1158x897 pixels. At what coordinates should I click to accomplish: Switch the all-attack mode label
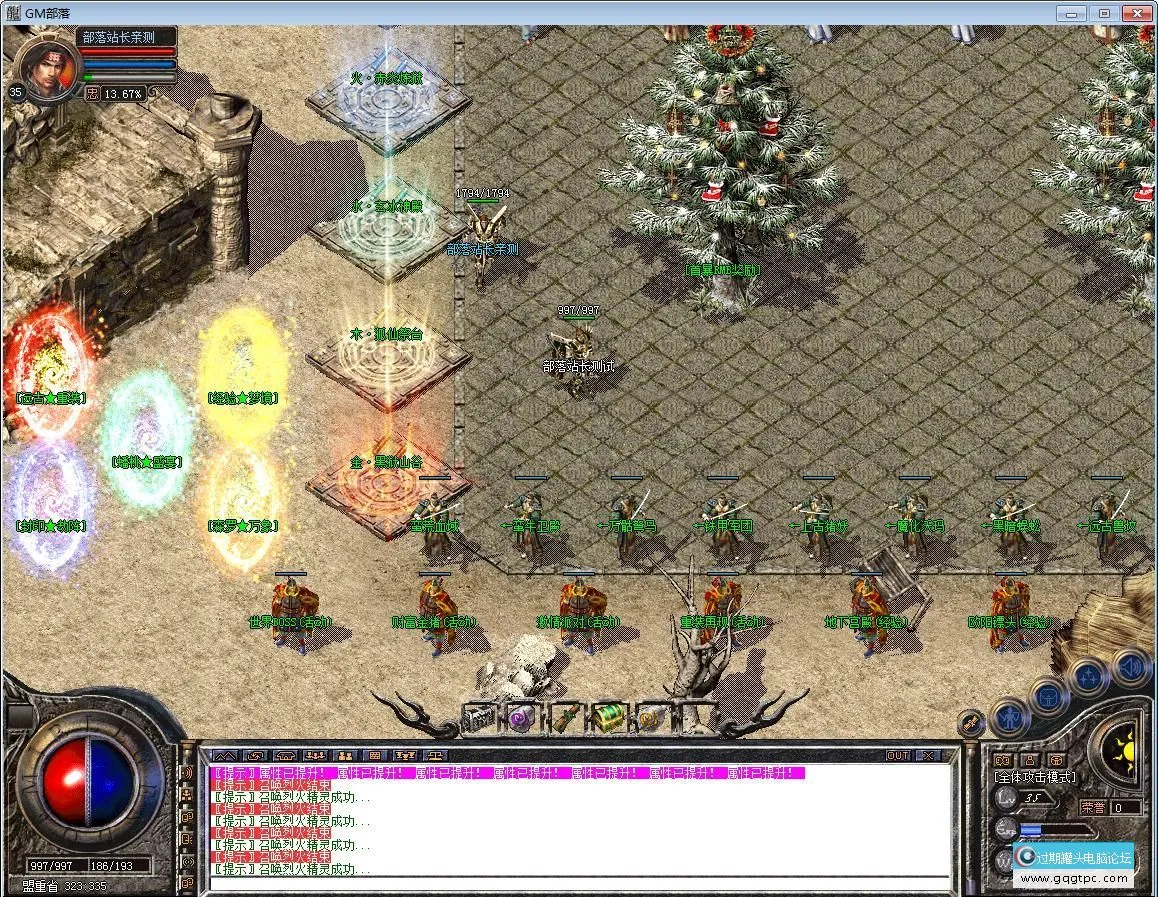[x=1035, y=776]
